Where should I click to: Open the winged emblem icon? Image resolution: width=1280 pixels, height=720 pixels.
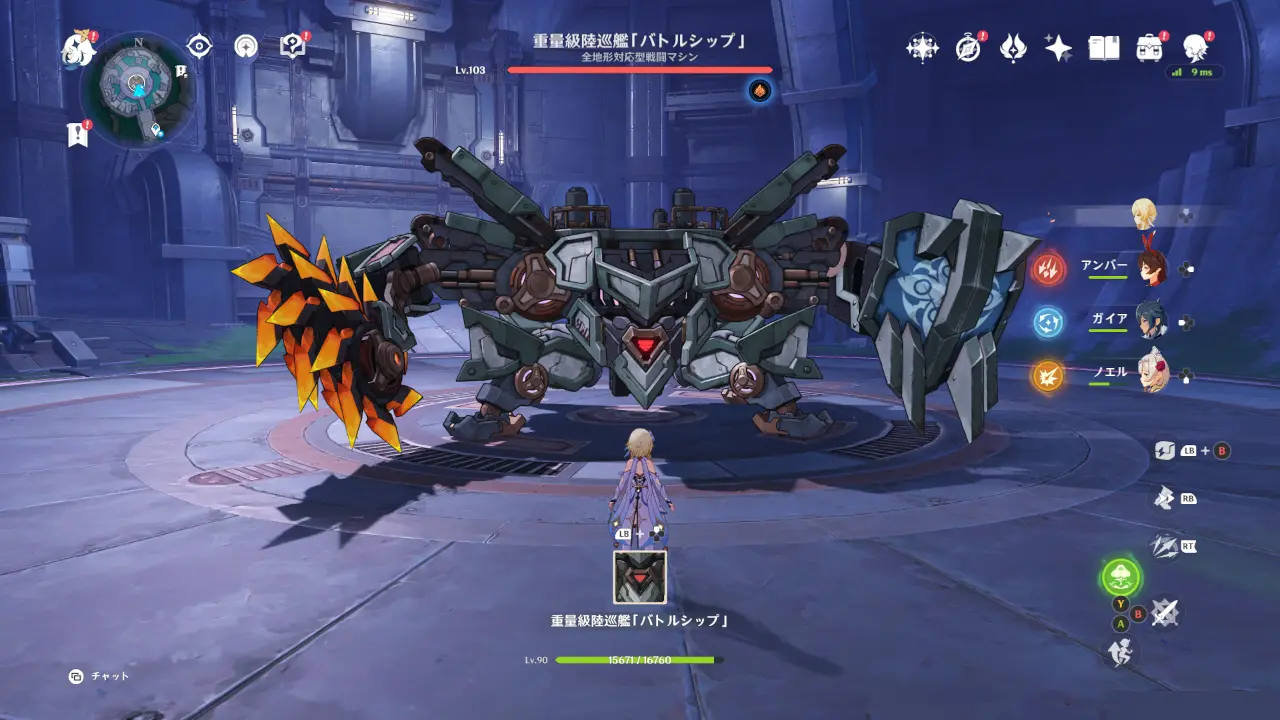point(1013,48)
